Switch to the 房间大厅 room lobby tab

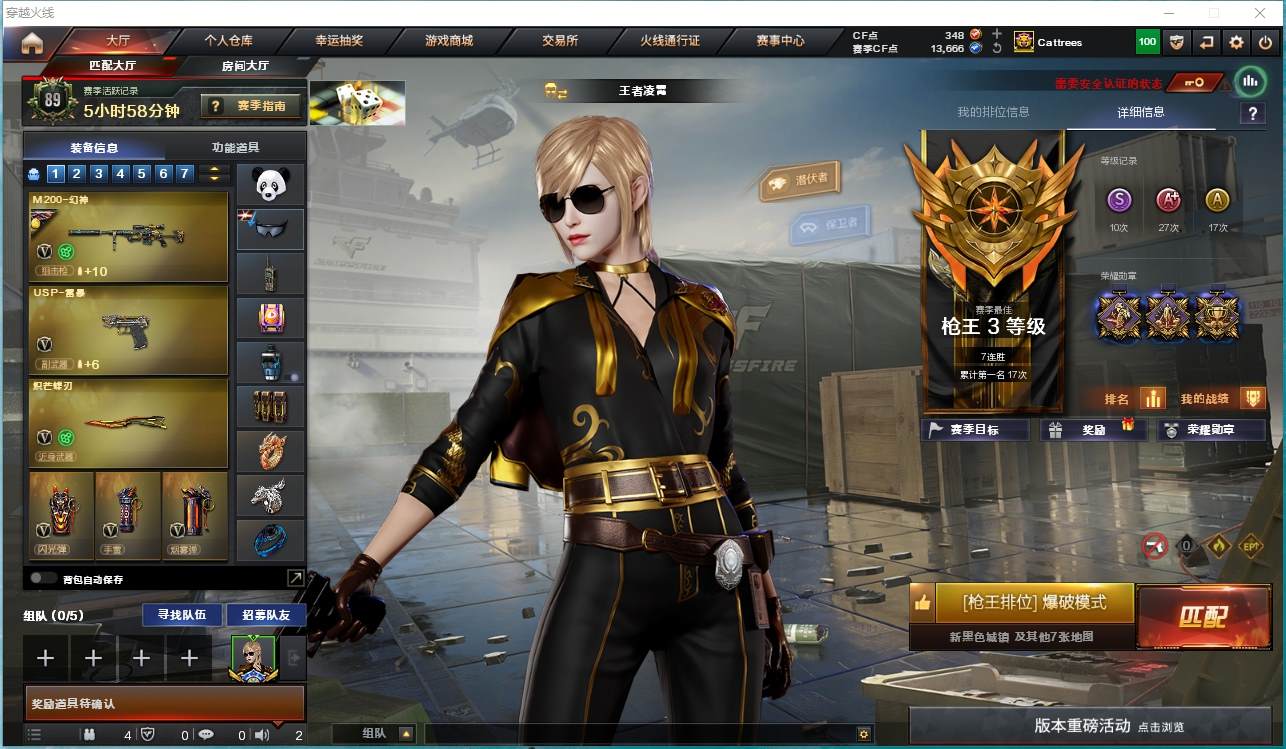244,66
